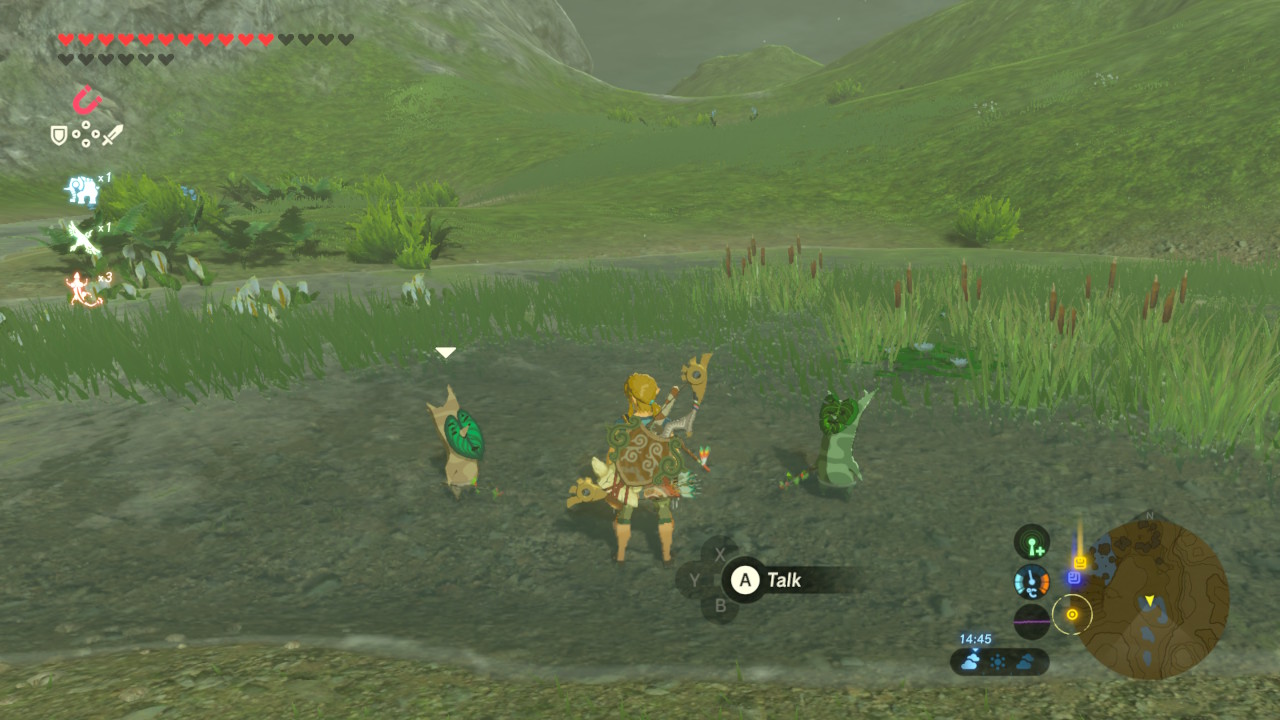Click the yellow ringed dot objective marker
This screenshot has width=1280, height=720.
(1072, 614)
